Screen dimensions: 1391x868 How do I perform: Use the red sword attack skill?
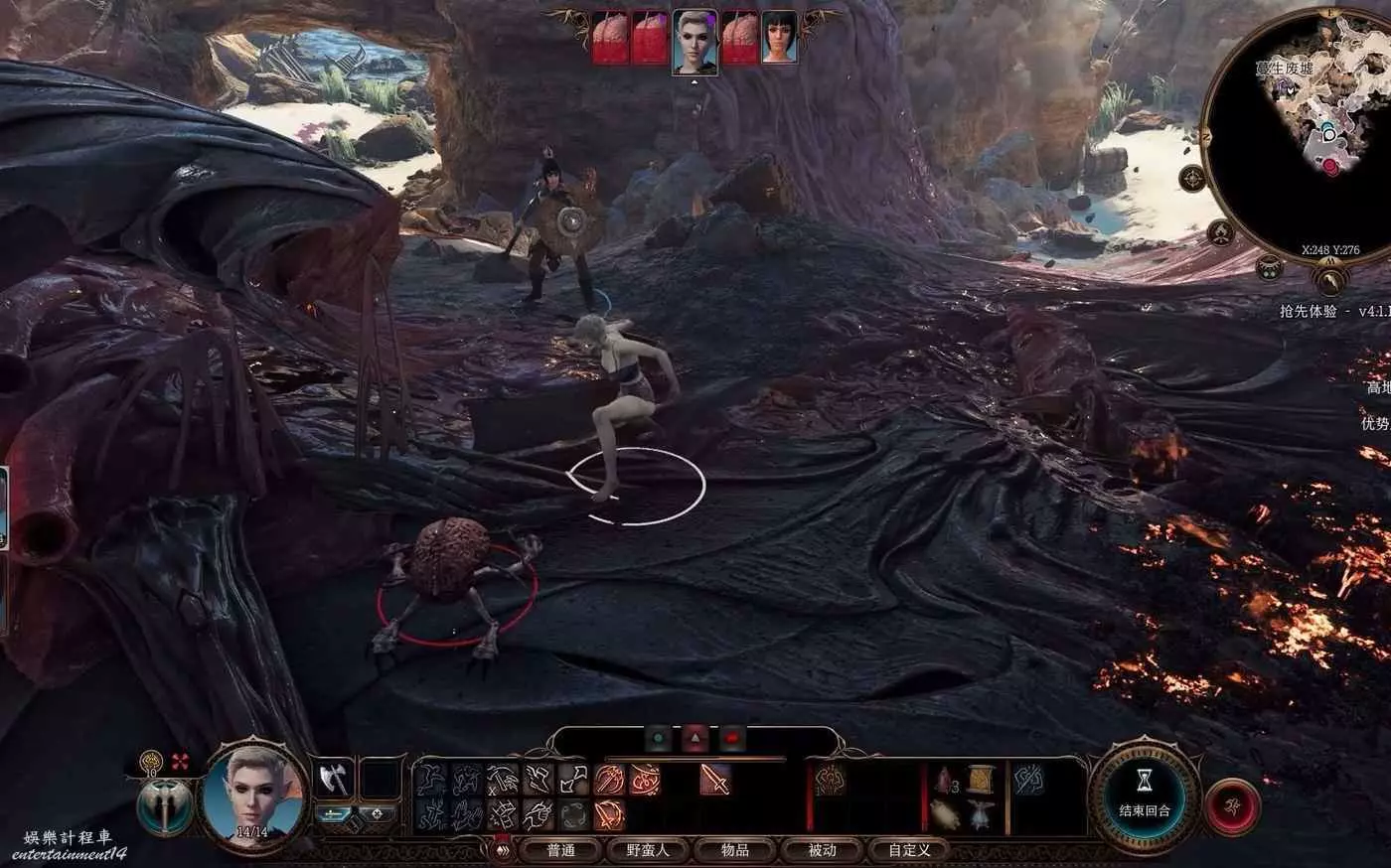pos(713,780)
